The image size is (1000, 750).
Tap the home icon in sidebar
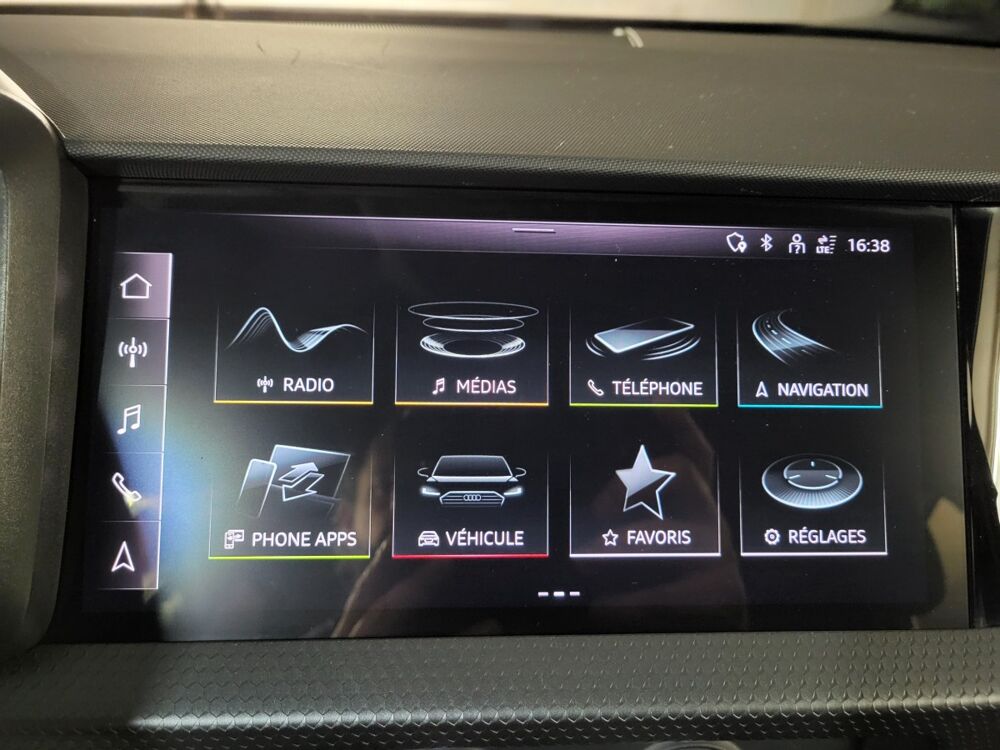point(135,286)
